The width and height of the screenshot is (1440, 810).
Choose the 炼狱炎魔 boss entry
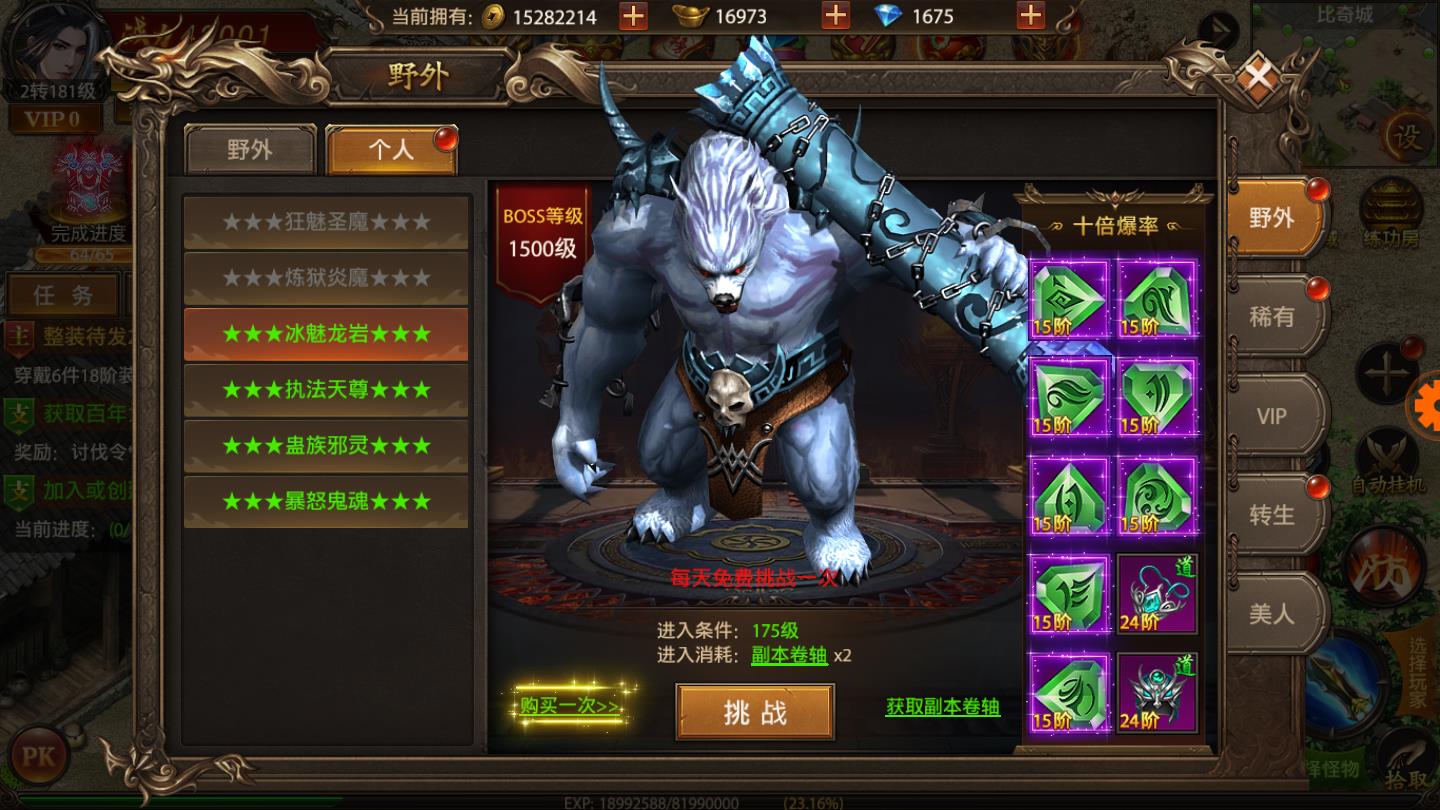326,278
